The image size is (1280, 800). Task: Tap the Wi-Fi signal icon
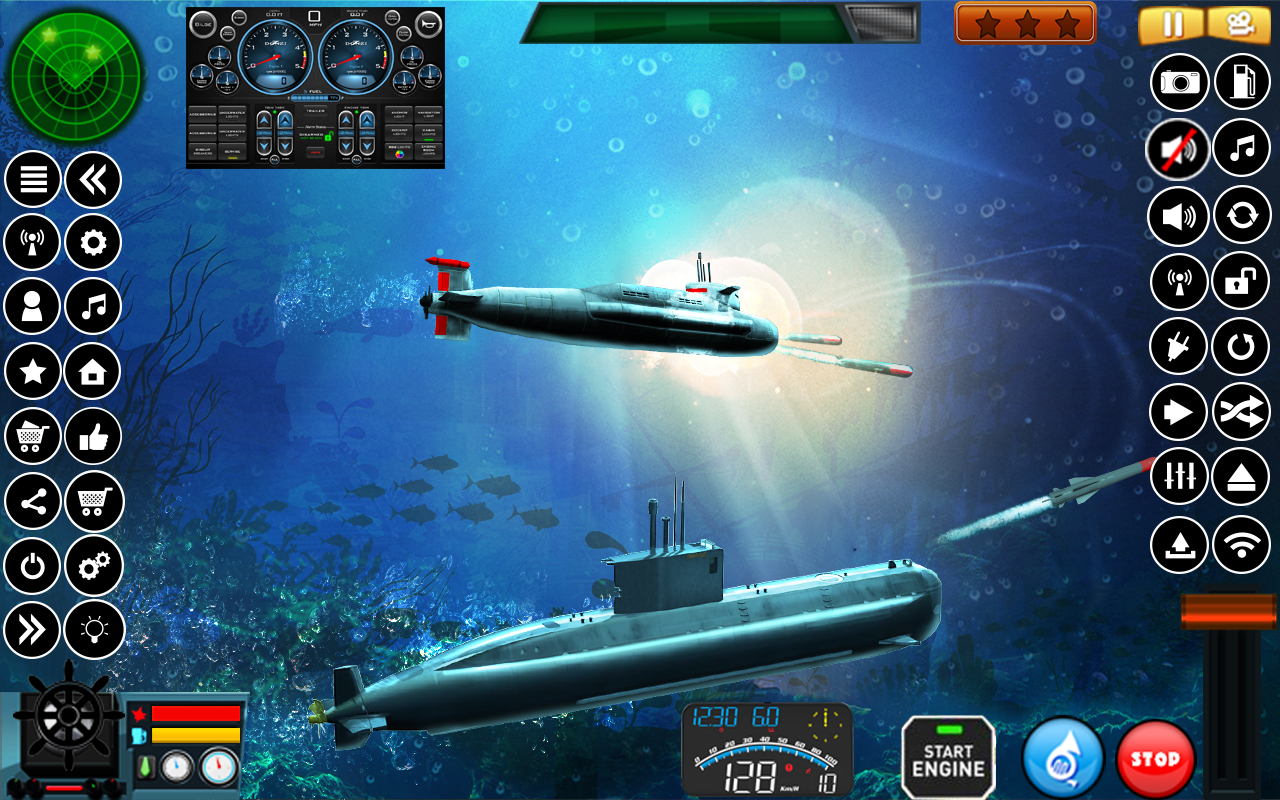[1241, 543]
